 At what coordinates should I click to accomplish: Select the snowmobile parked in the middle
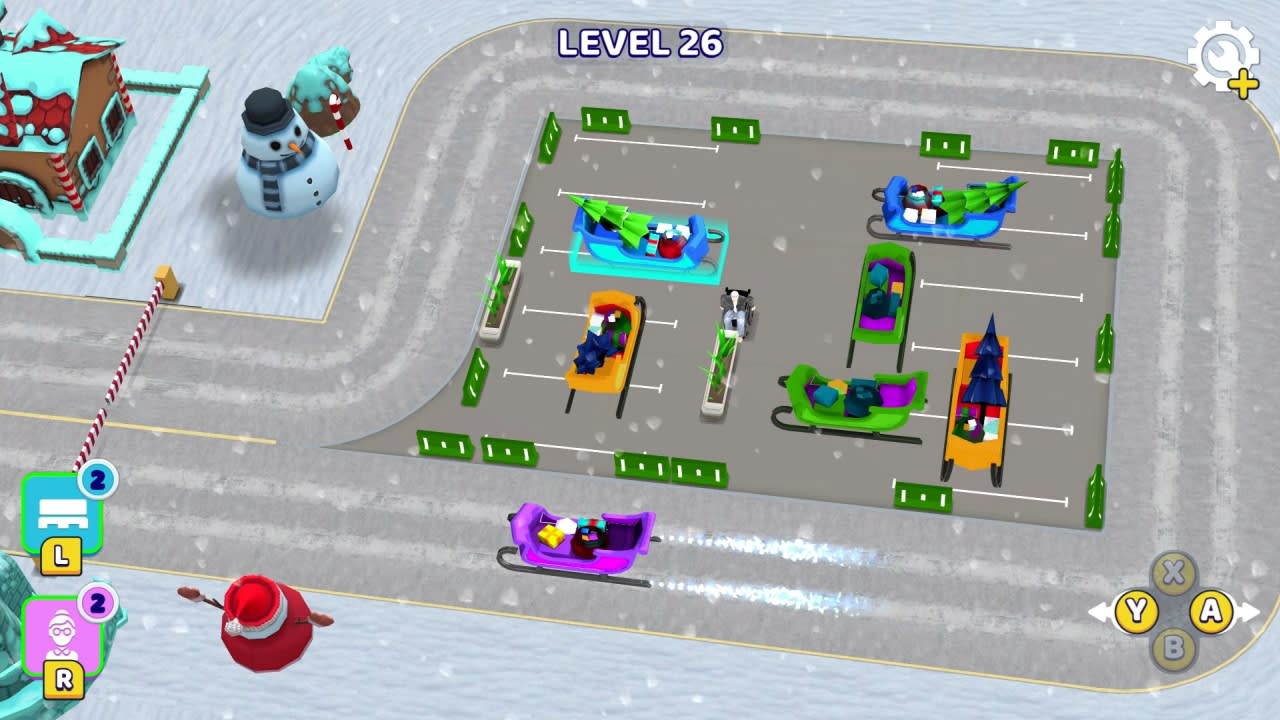(x=737, y=310)
